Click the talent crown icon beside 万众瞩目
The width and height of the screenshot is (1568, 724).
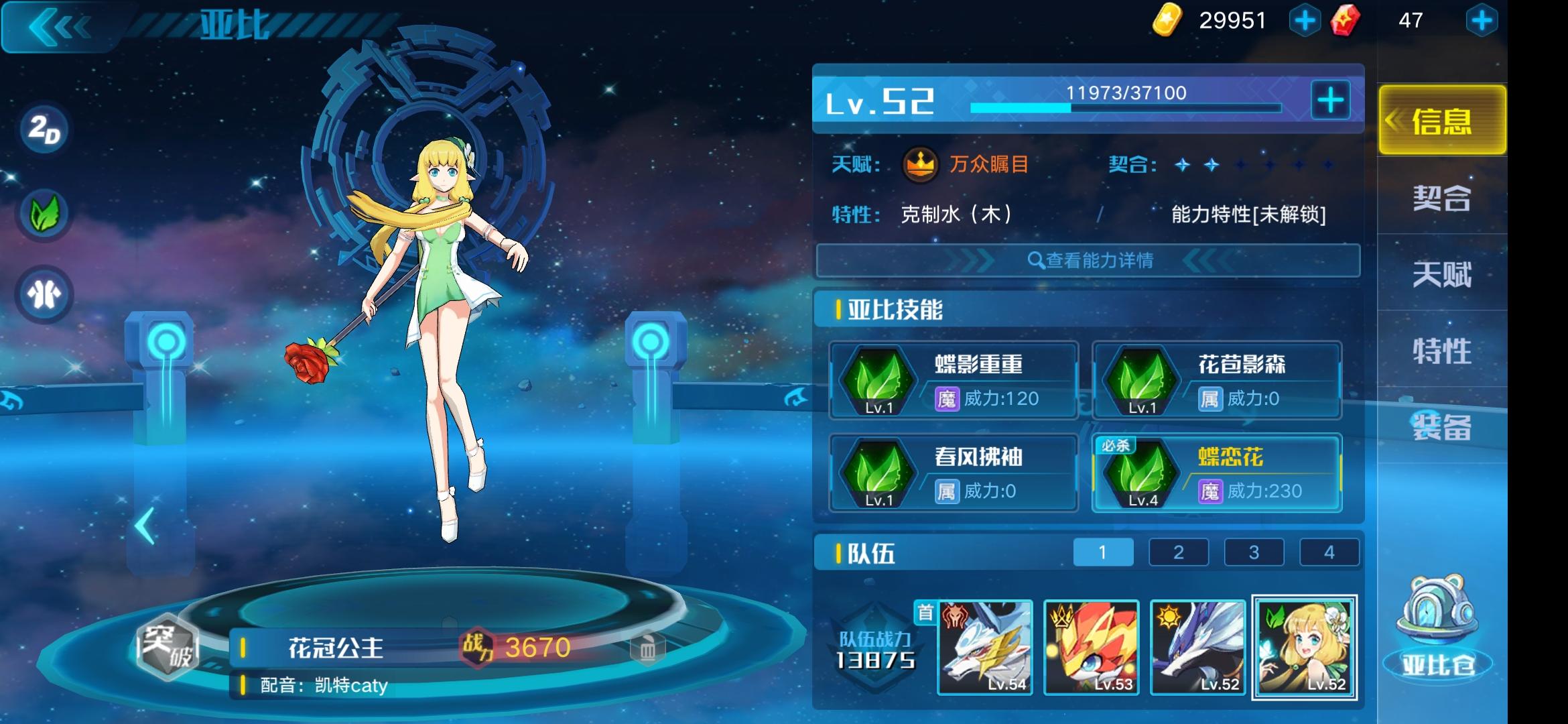click(x=922, y=165)
